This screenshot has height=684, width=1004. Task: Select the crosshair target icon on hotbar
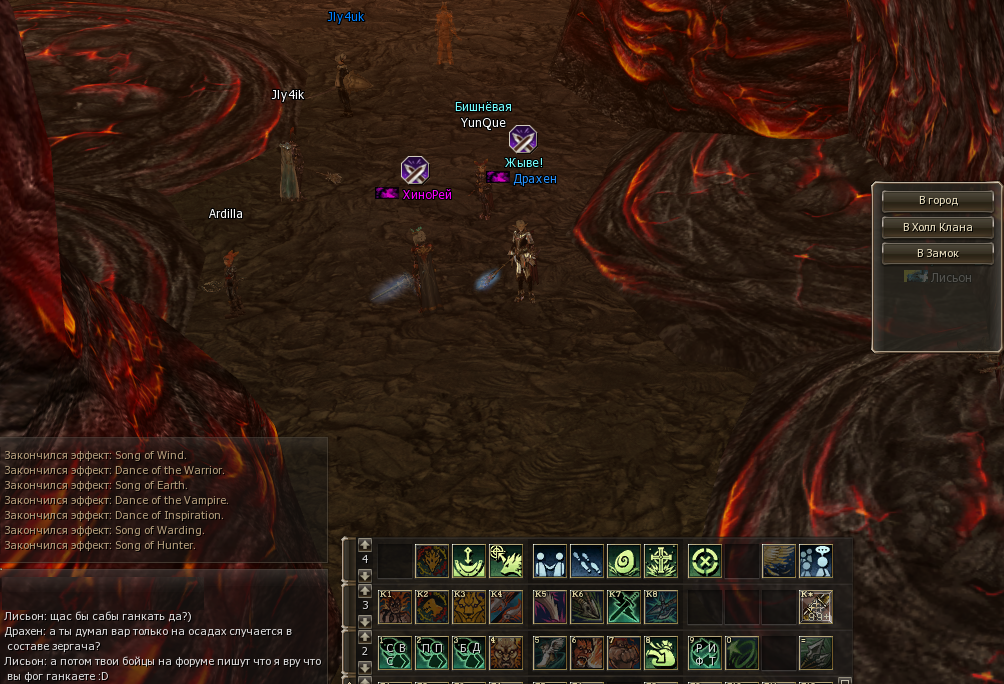coord(705,561)
